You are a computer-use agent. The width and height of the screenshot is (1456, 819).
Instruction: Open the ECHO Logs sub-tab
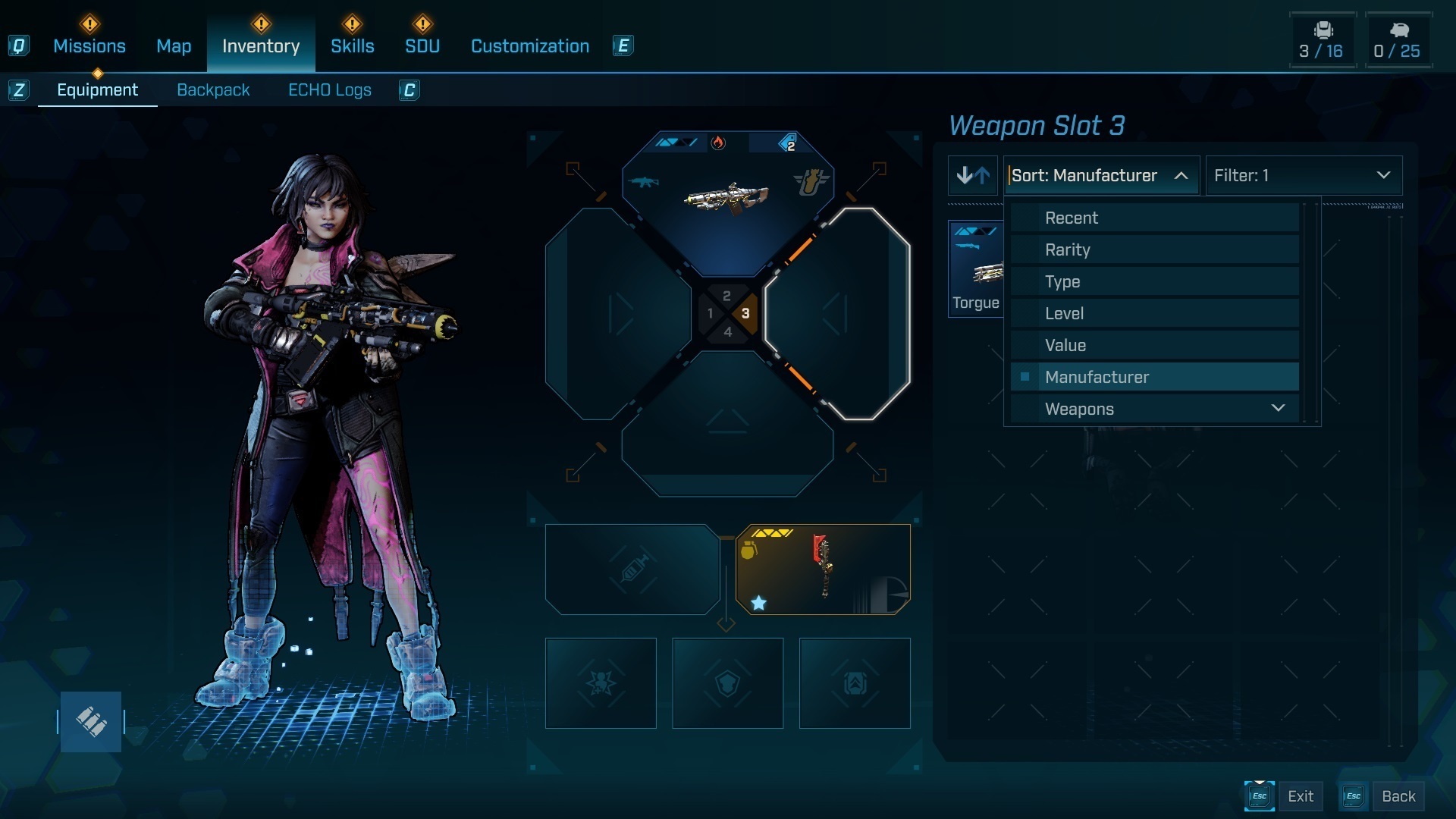coord(330,90)
